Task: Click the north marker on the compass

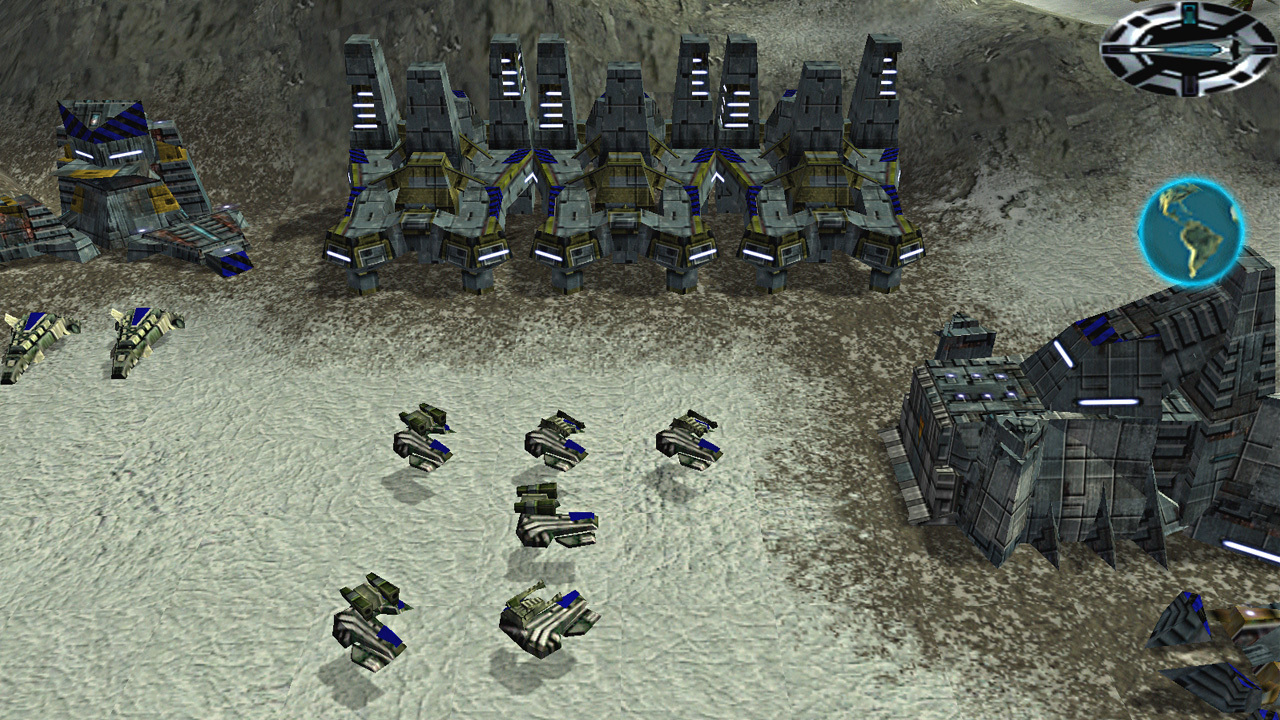Action: 1190,12
